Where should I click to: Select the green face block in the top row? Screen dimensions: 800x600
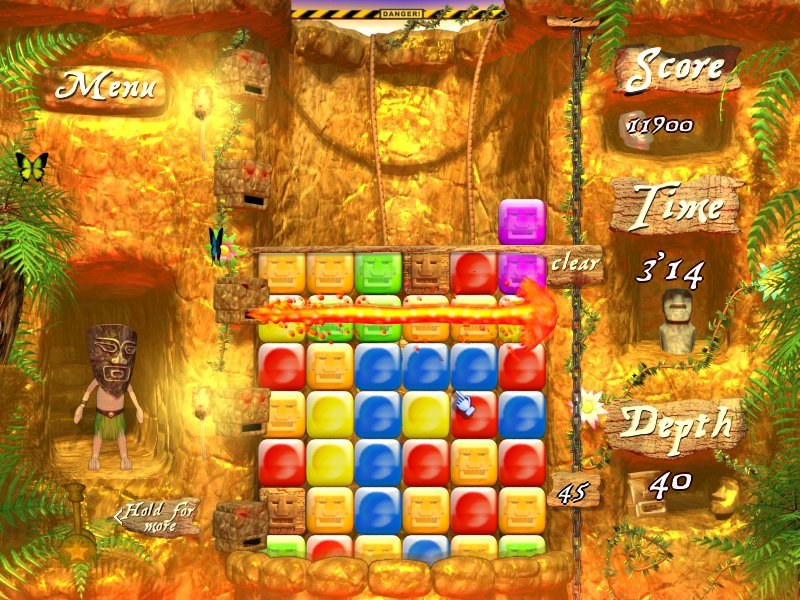378,272
